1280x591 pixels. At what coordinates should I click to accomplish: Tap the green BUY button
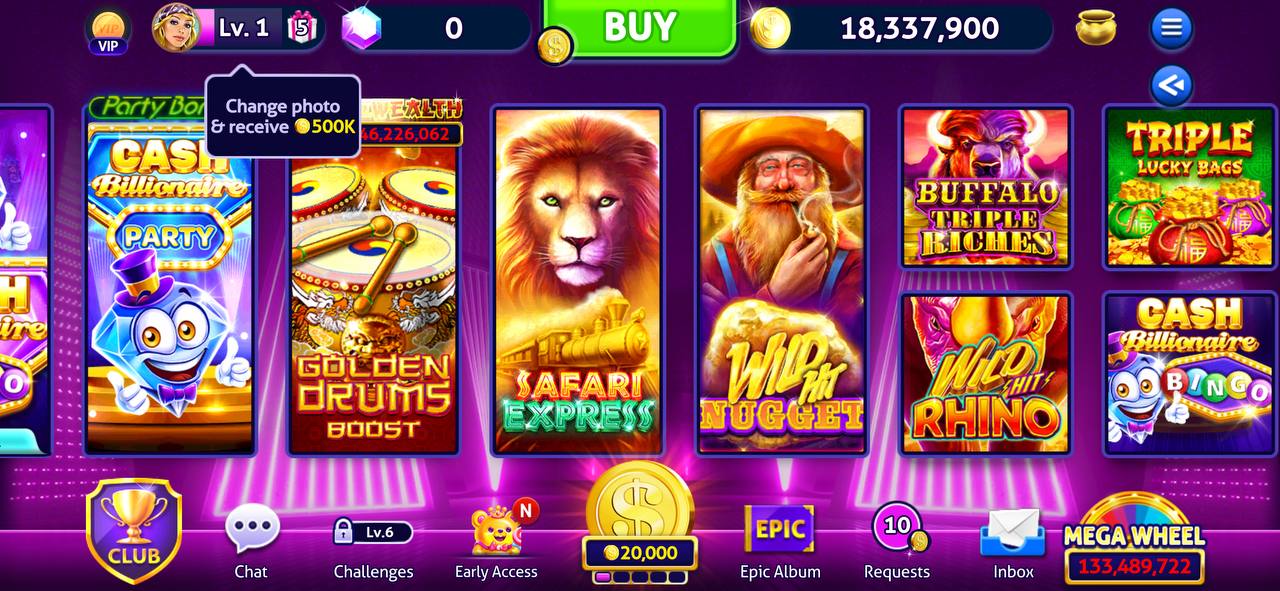(x=640, y=27)
